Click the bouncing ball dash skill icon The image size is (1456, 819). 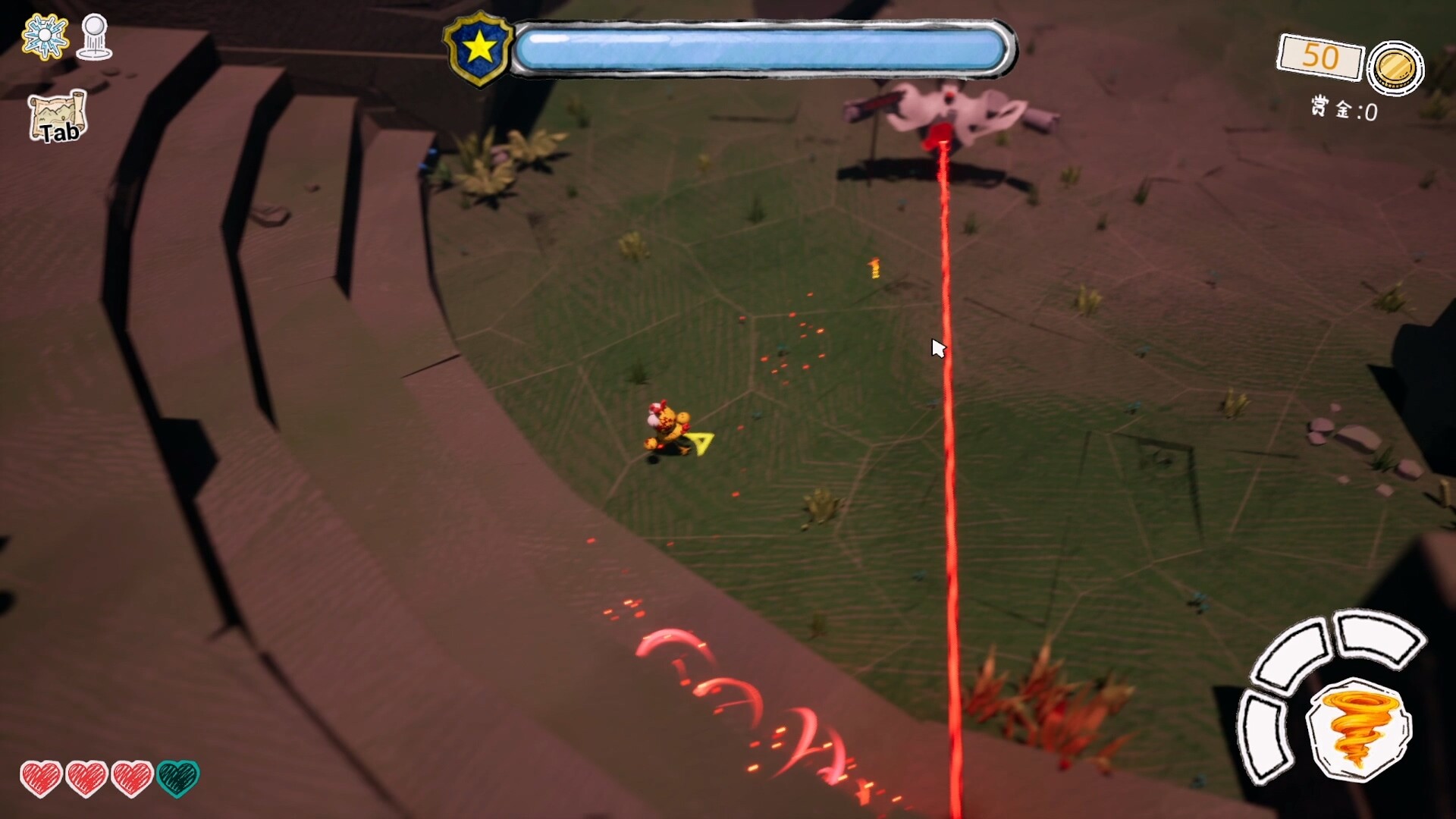coord(93,34)
